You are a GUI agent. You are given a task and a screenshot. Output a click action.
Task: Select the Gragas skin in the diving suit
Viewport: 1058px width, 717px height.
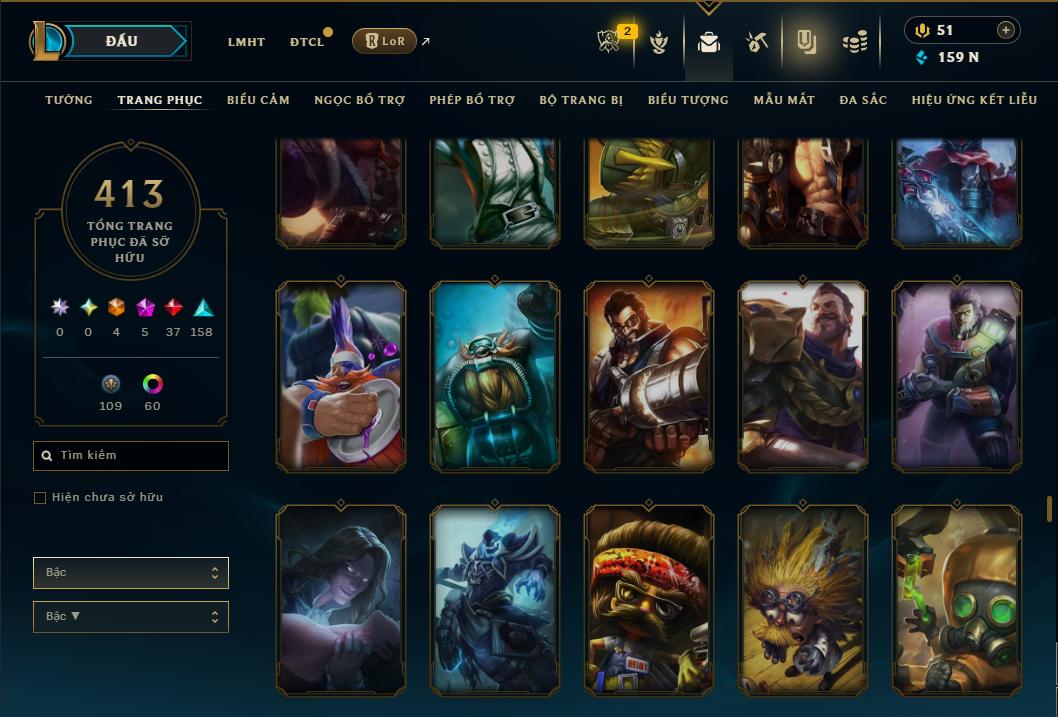pyautogui.click(x=495, y=376)
